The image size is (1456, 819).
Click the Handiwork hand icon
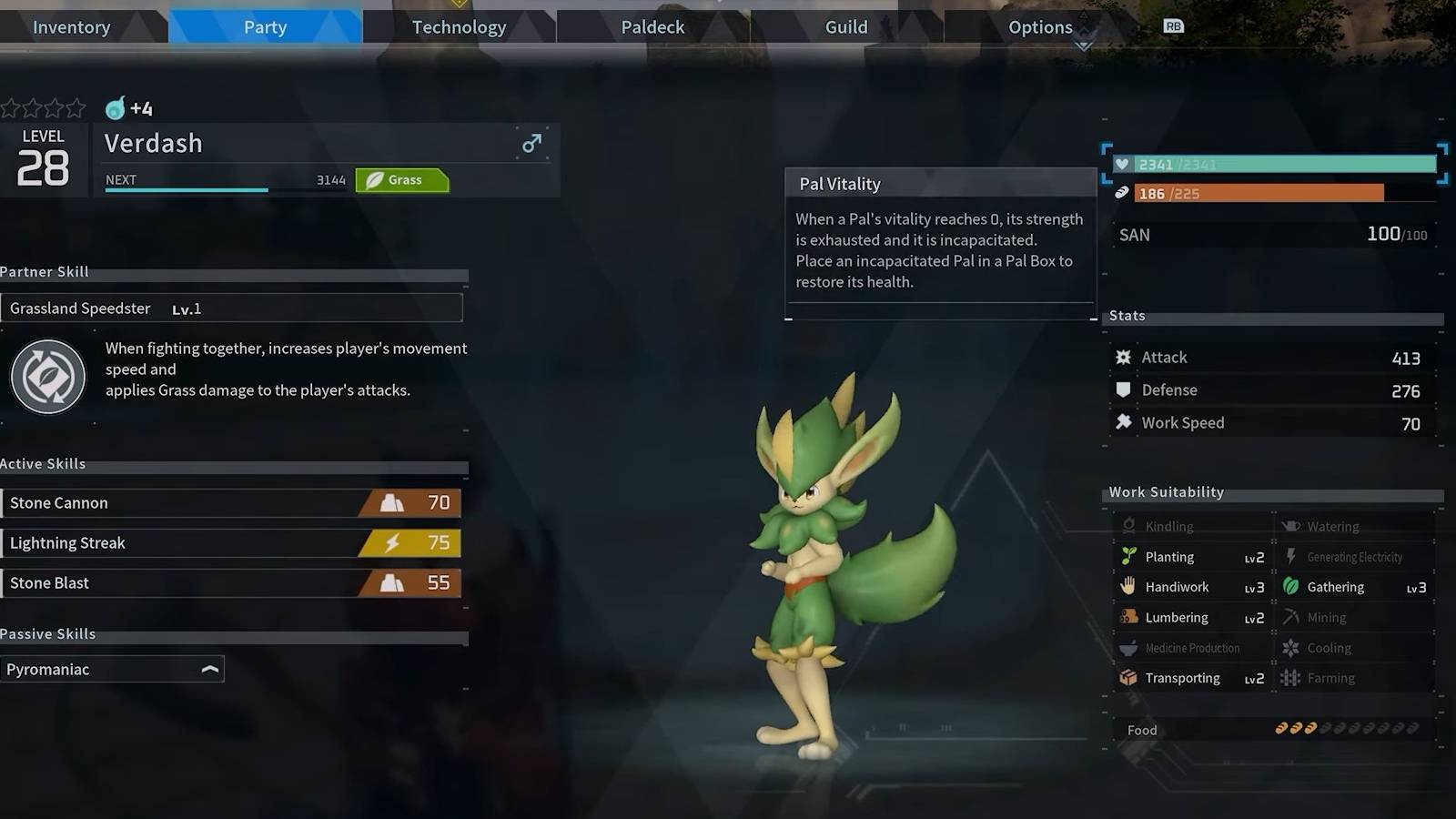[1128, 587]
